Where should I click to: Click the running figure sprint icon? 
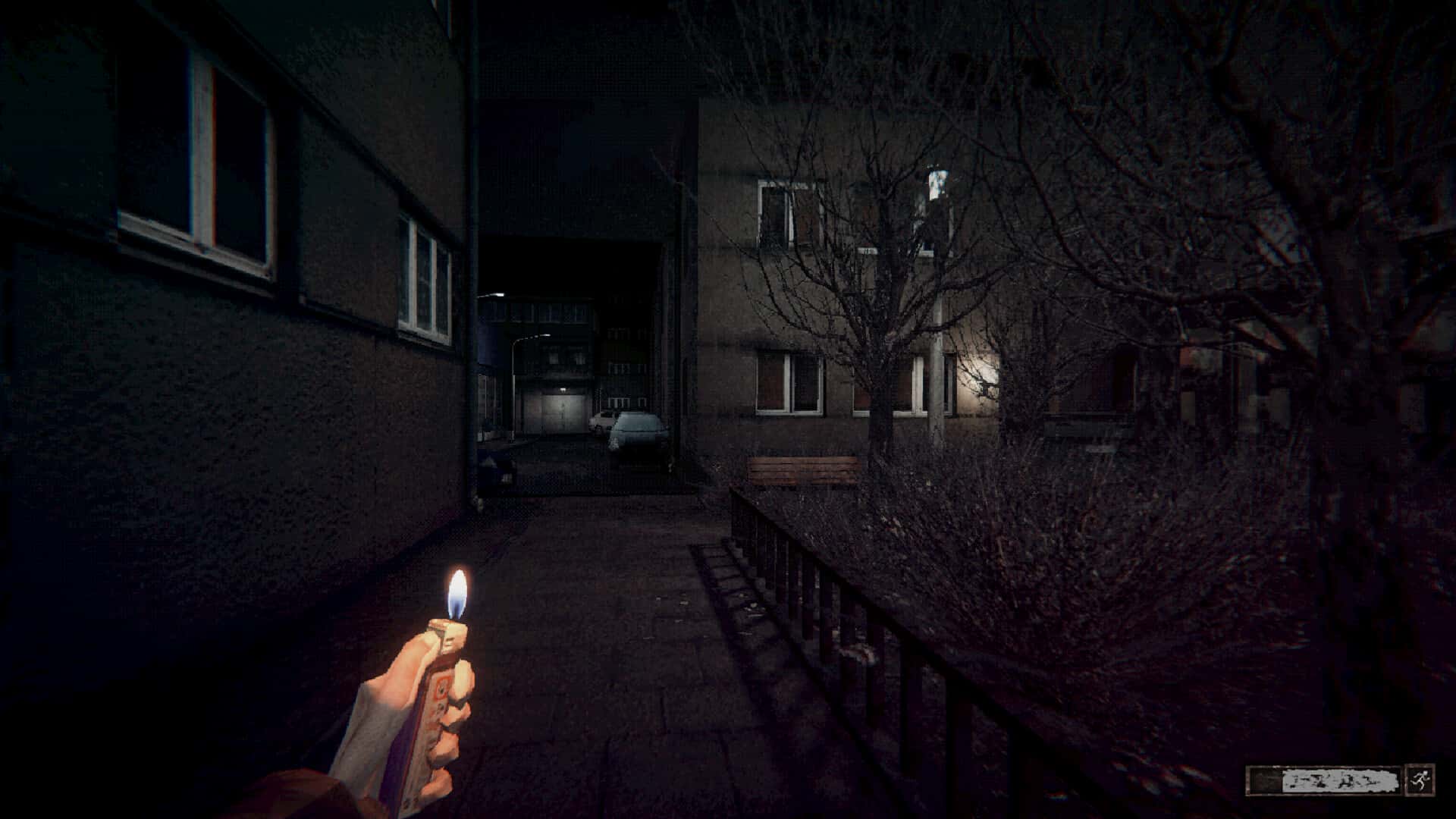pos(1420,780)
